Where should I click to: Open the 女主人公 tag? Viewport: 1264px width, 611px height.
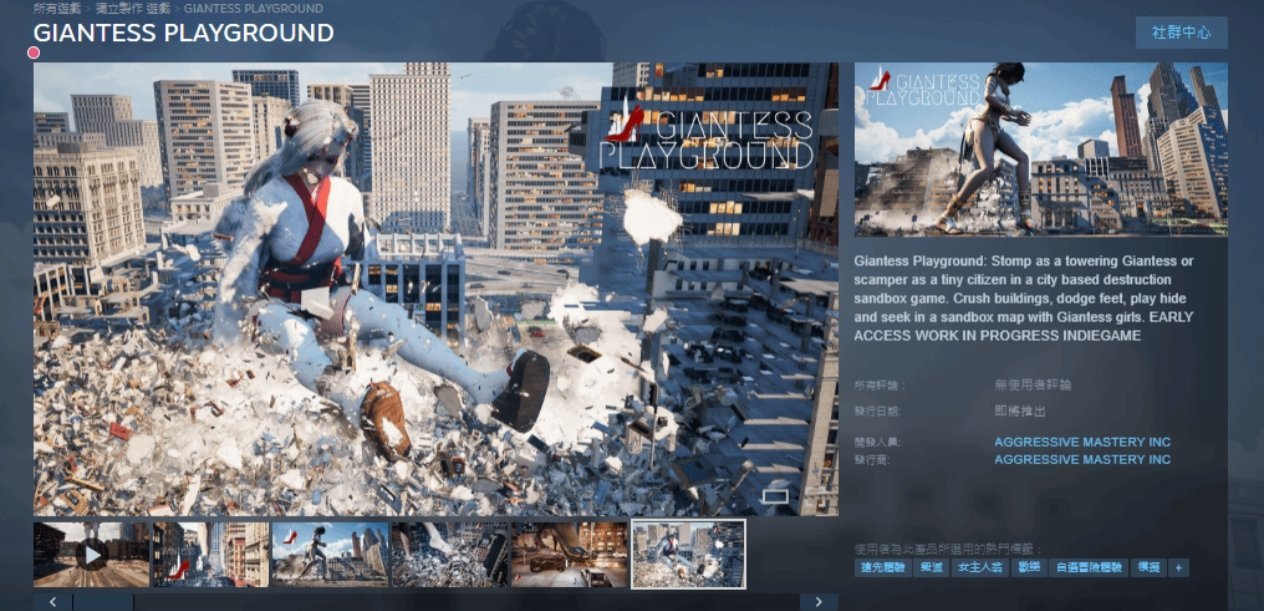click(980, 567)
